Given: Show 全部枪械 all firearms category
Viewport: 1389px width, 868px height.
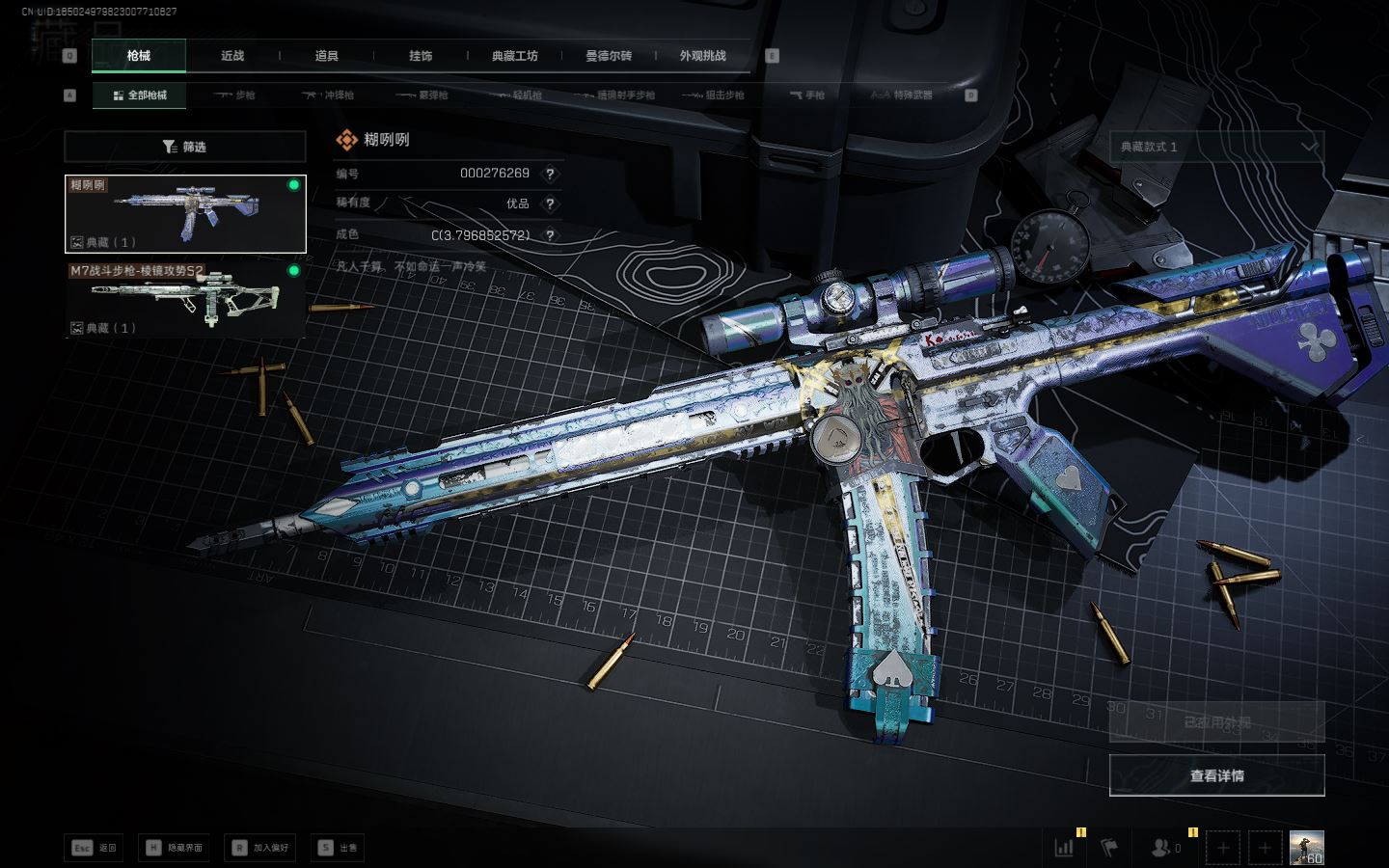Looking at the screenshot, I should pyautogui.click(x=140, y=95).
